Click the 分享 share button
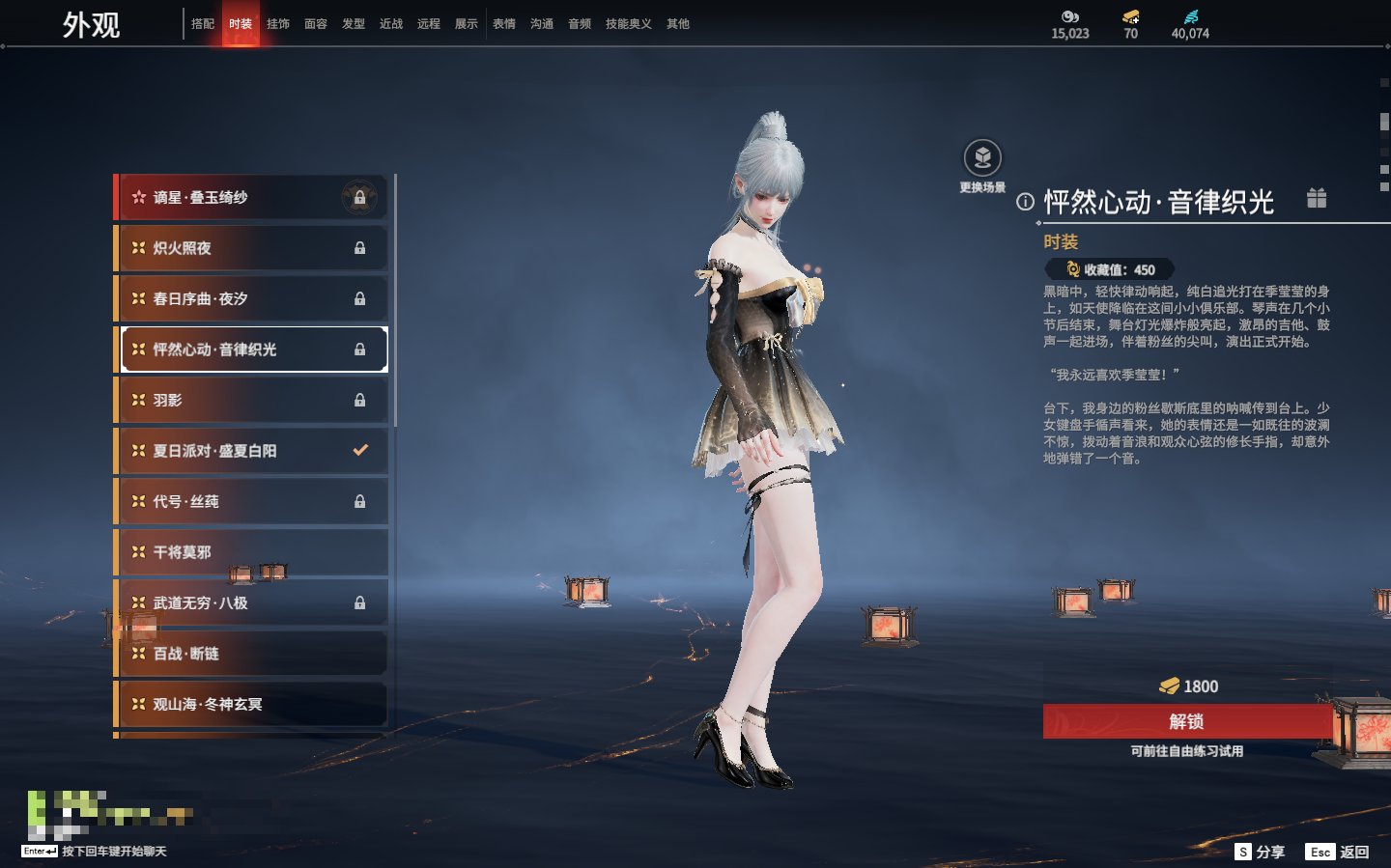The height and width of the screenshot is (868, 1391). tap(1261, 852)
